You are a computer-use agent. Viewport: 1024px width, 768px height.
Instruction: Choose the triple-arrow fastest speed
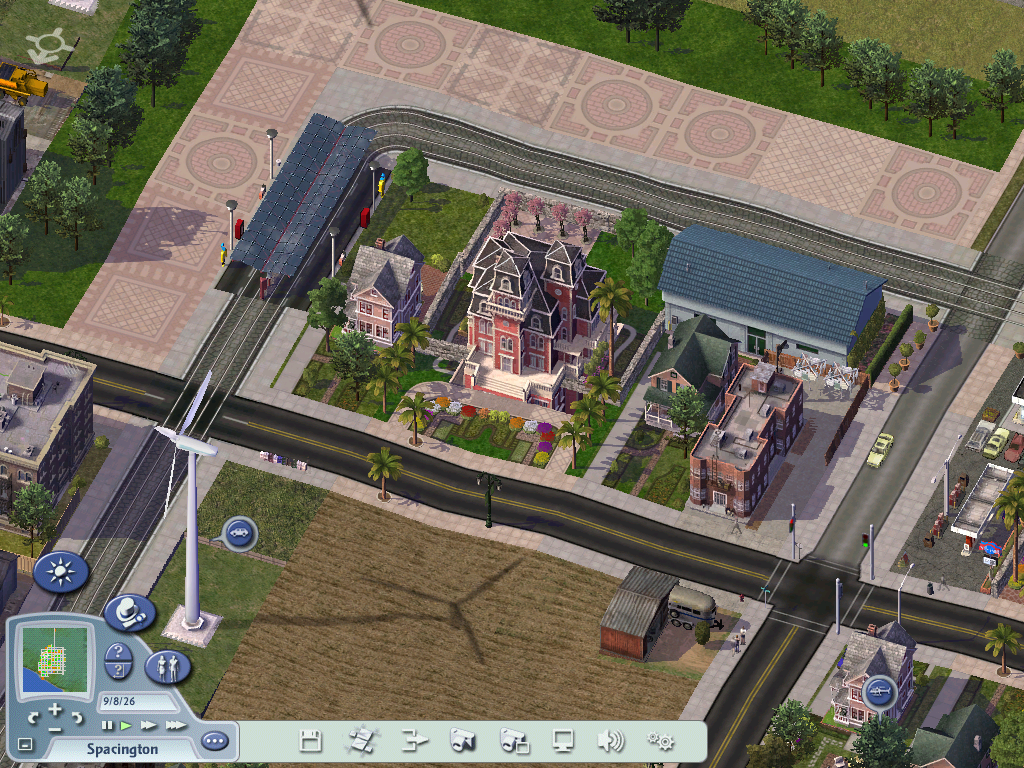point(175,725)
